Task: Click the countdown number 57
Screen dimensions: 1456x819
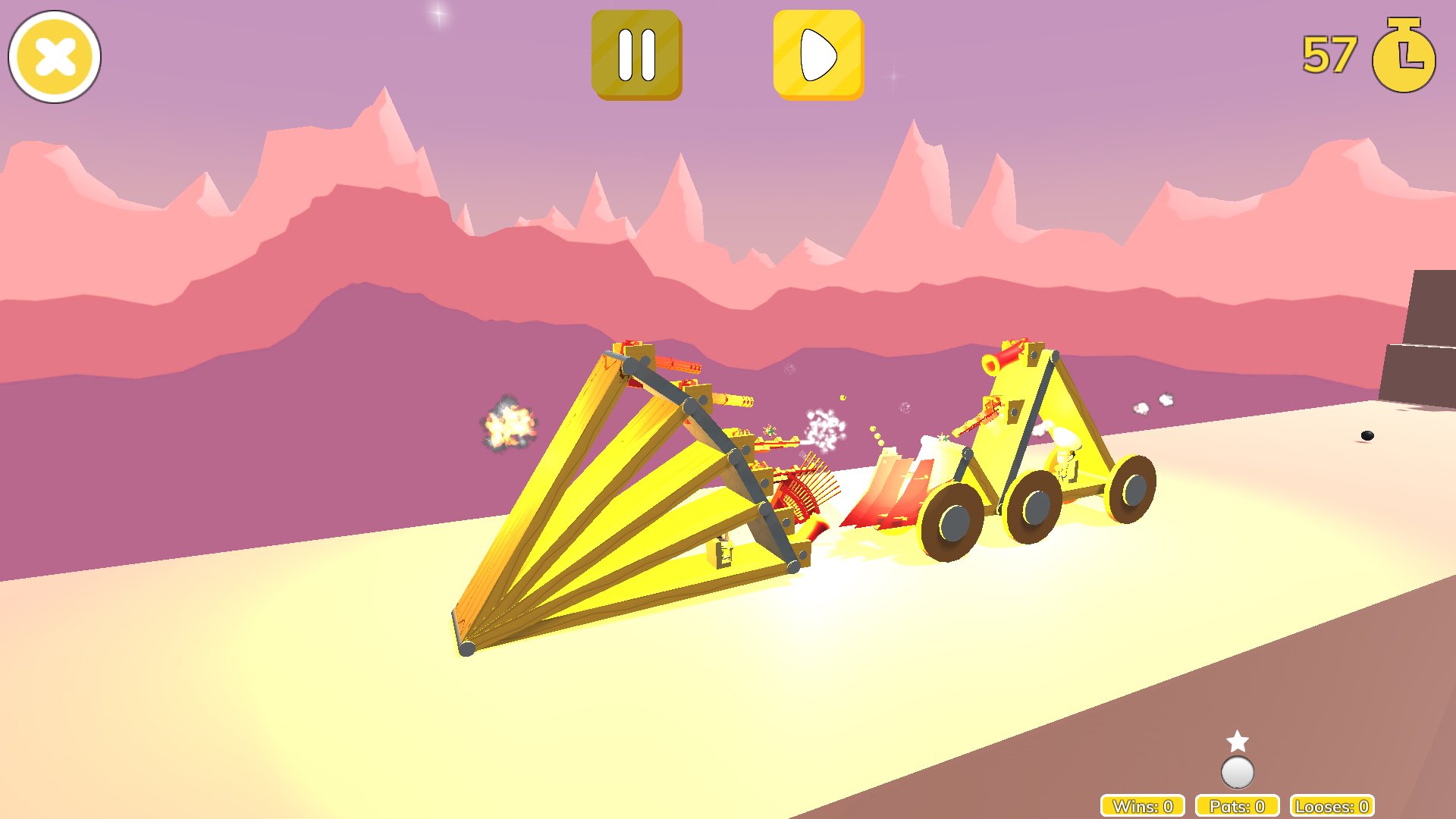Action: click(x=1331, y=53)
